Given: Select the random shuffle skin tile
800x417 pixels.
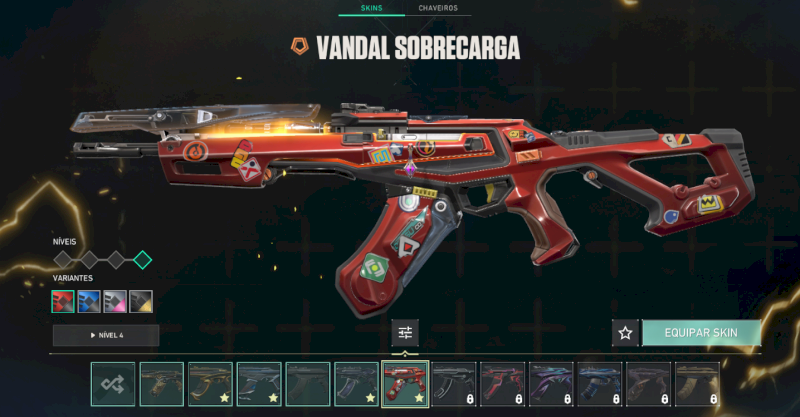Looking at the screenshot, I should coord(113,384).
